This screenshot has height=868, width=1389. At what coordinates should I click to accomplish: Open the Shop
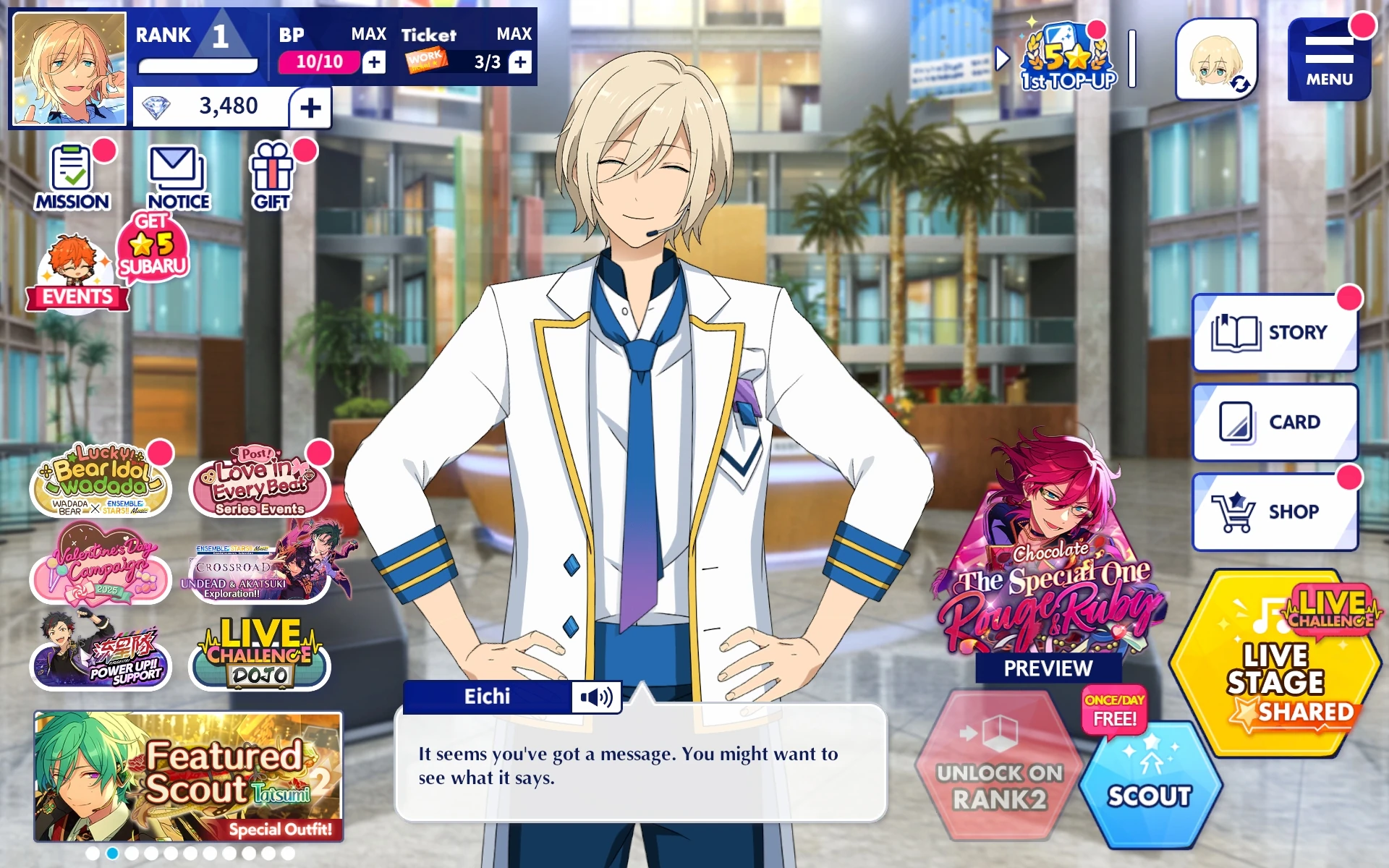pyautogui.click(x=1274, y=510)
